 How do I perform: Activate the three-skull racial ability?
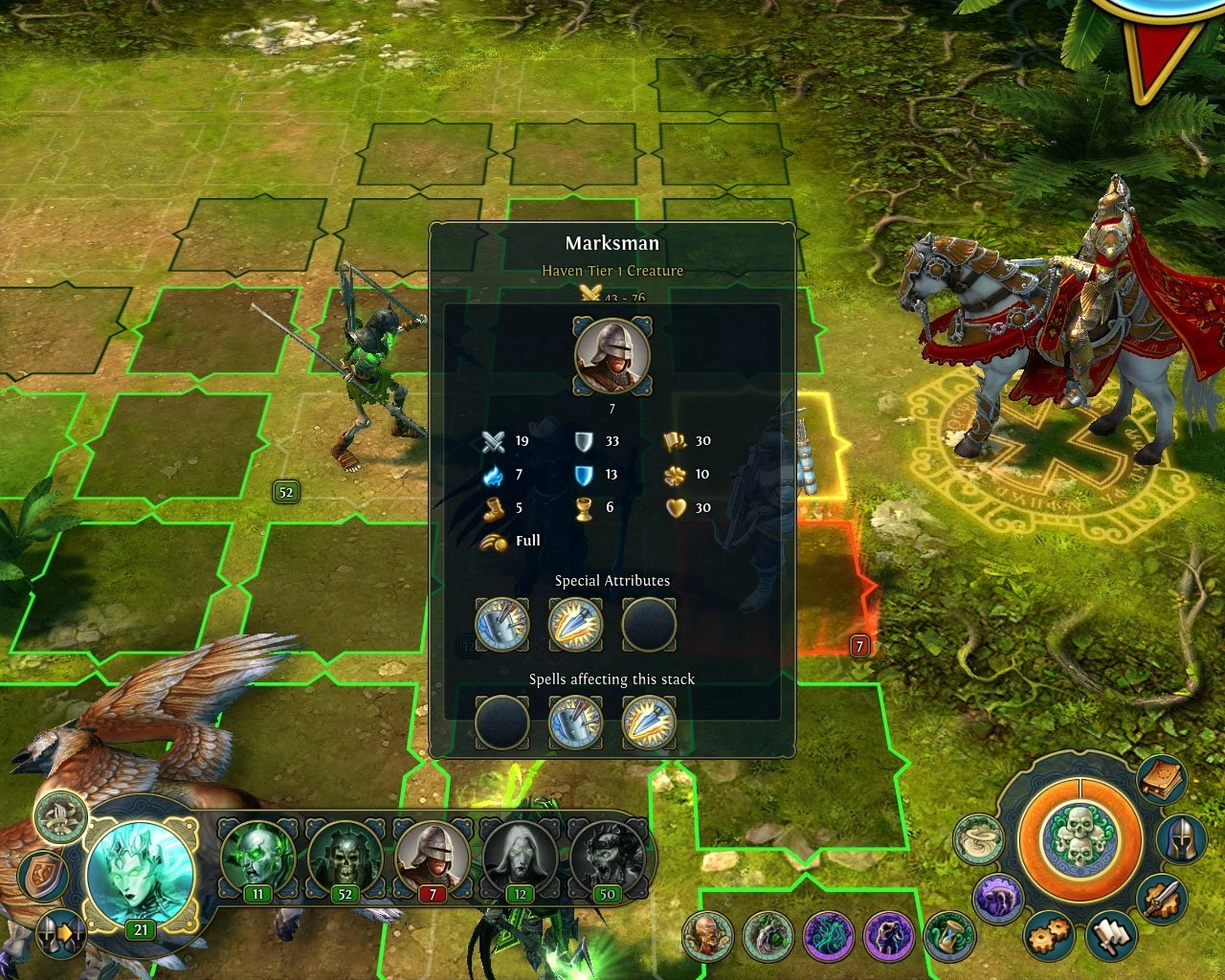(1079, 839)
